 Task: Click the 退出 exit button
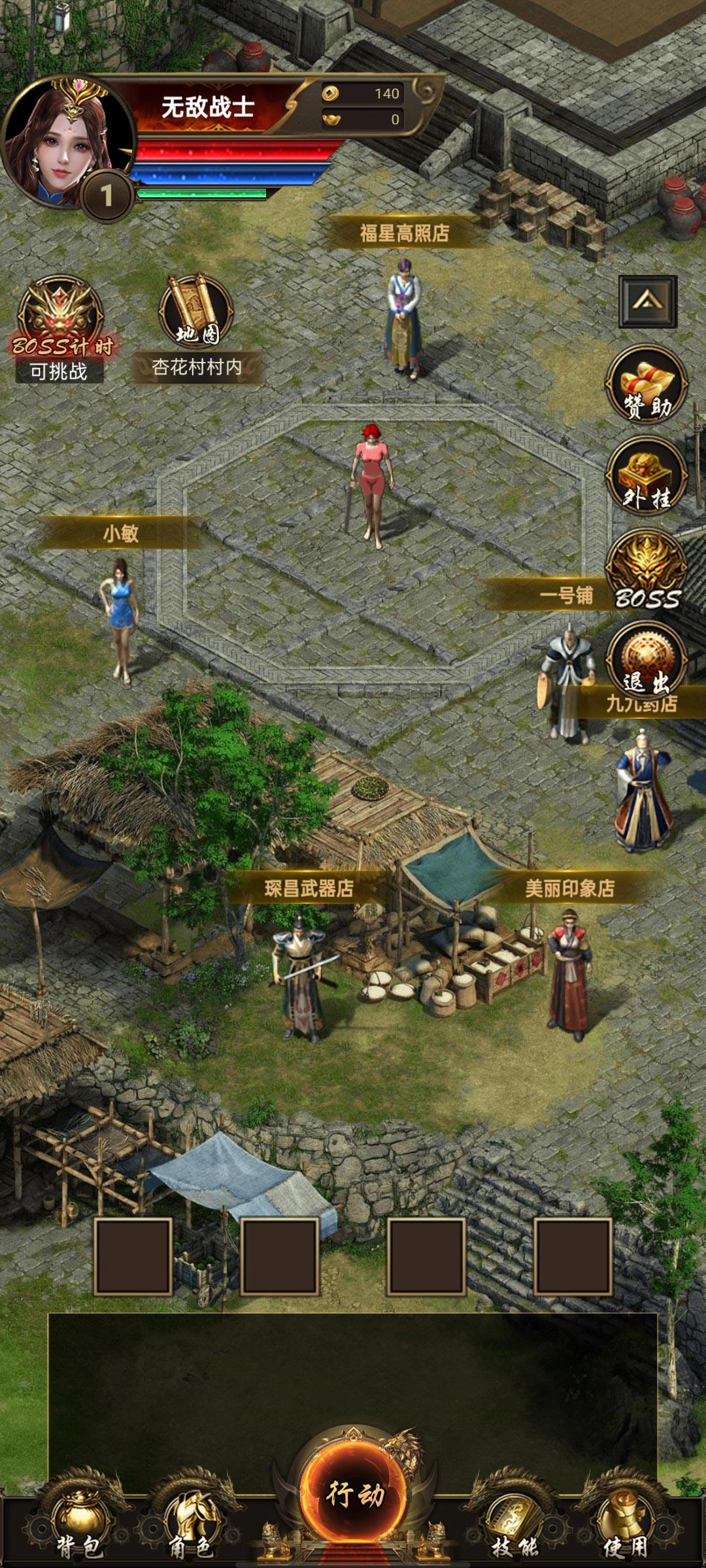coord(647,661)
